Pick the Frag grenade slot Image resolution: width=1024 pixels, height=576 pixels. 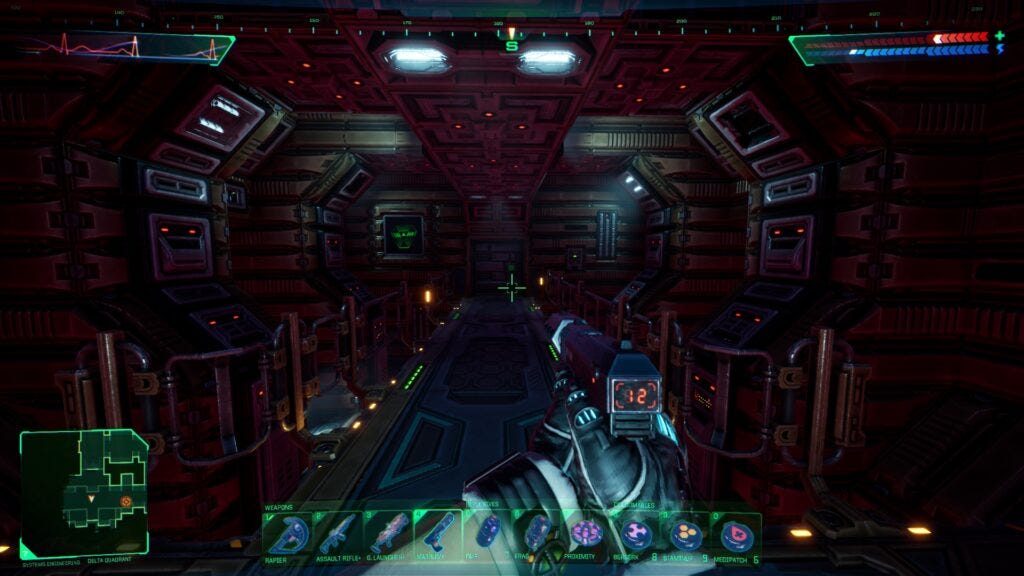(x=536, y=533)
